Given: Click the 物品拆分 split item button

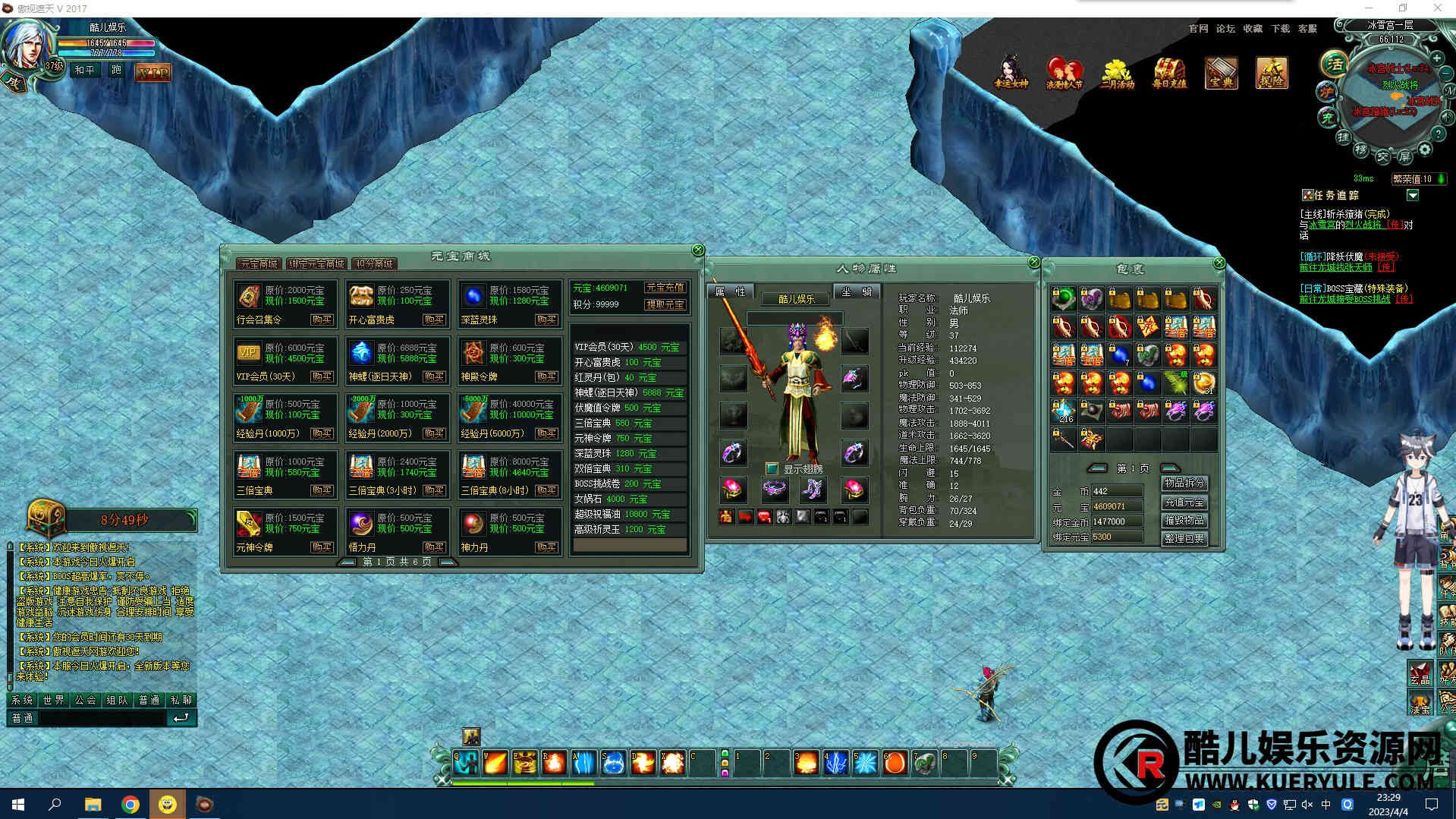Looking at the screenshot, I should pyautogui.click(x=1184, y=483).
